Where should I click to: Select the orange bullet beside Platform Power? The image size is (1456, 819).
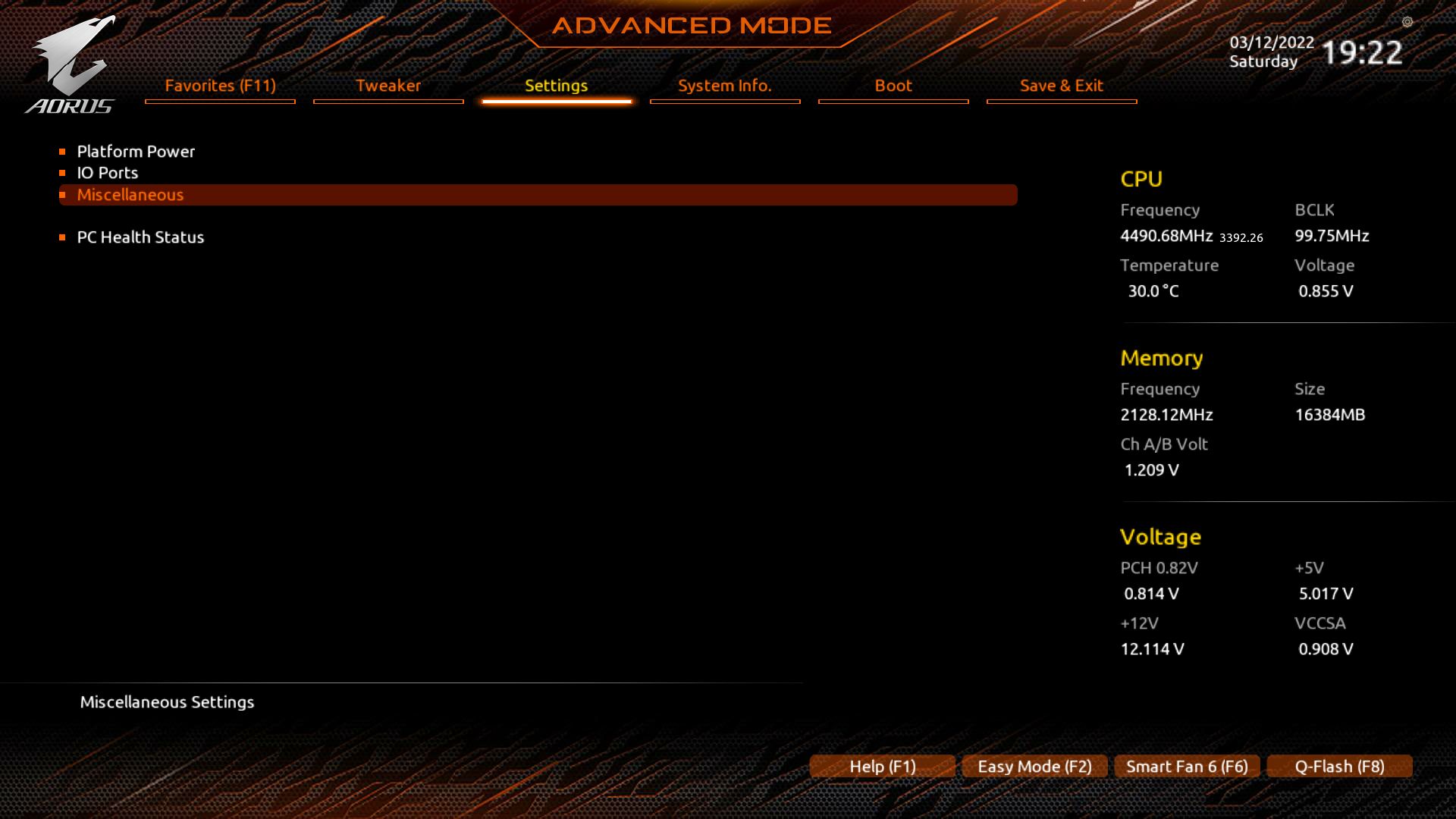64,151
